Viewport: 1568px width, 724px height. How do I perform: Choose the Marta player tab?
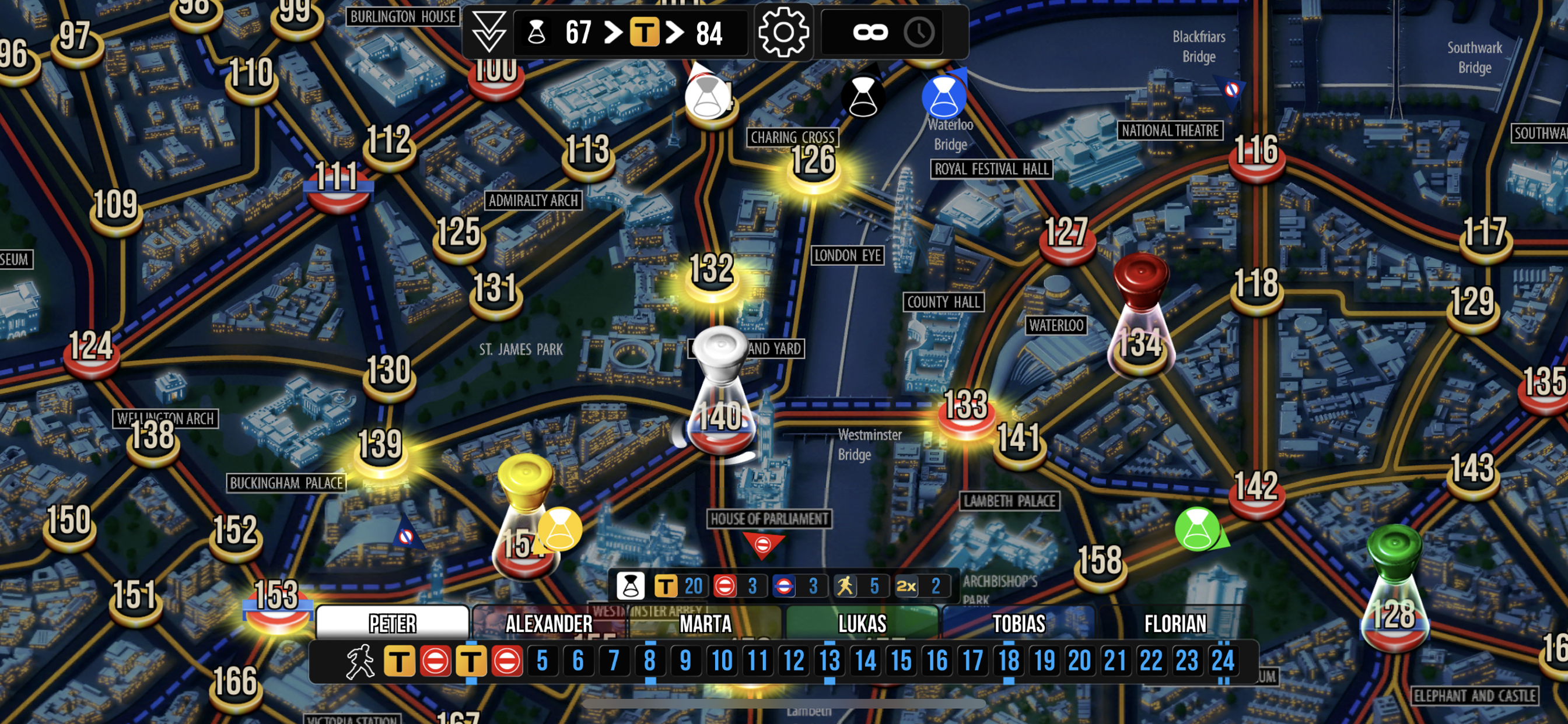pos(705,623)
